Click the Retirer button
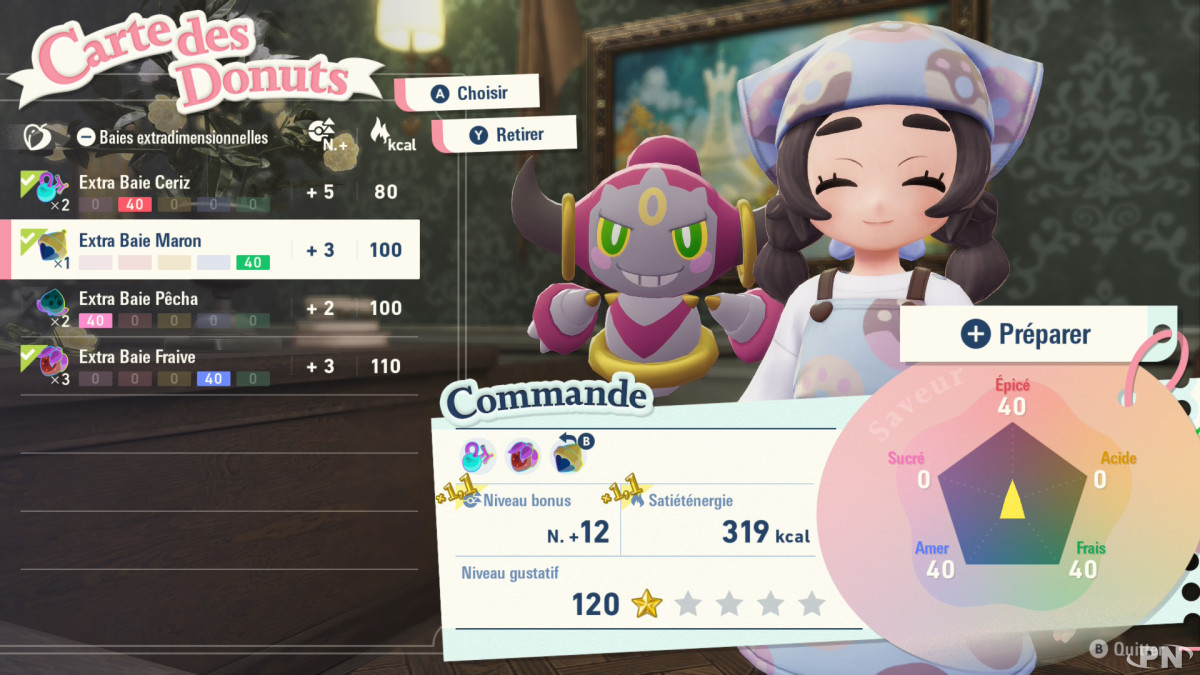This screenshot has width=1200, height=675. [x=506, y=134]
